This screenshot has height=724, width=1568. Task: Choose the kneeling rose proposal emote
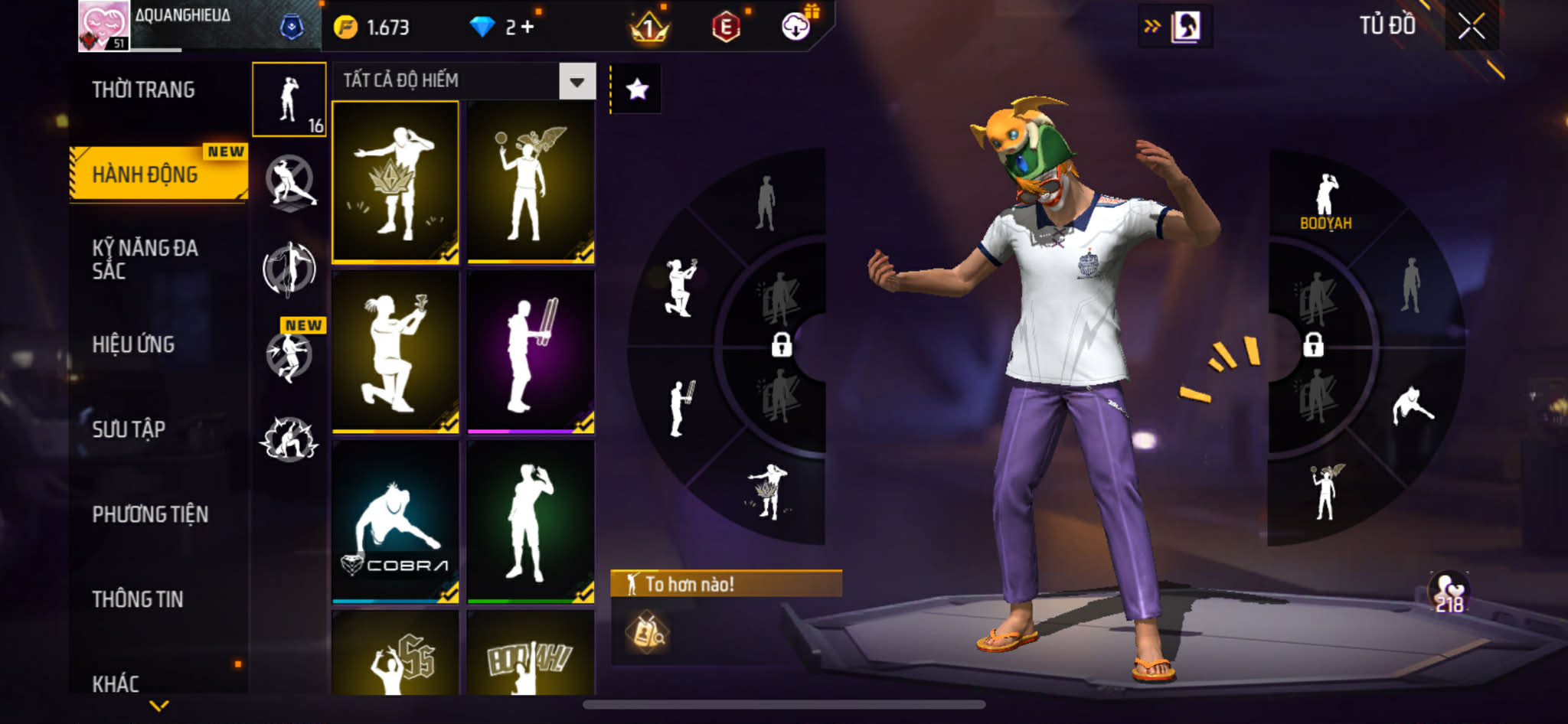395,352
